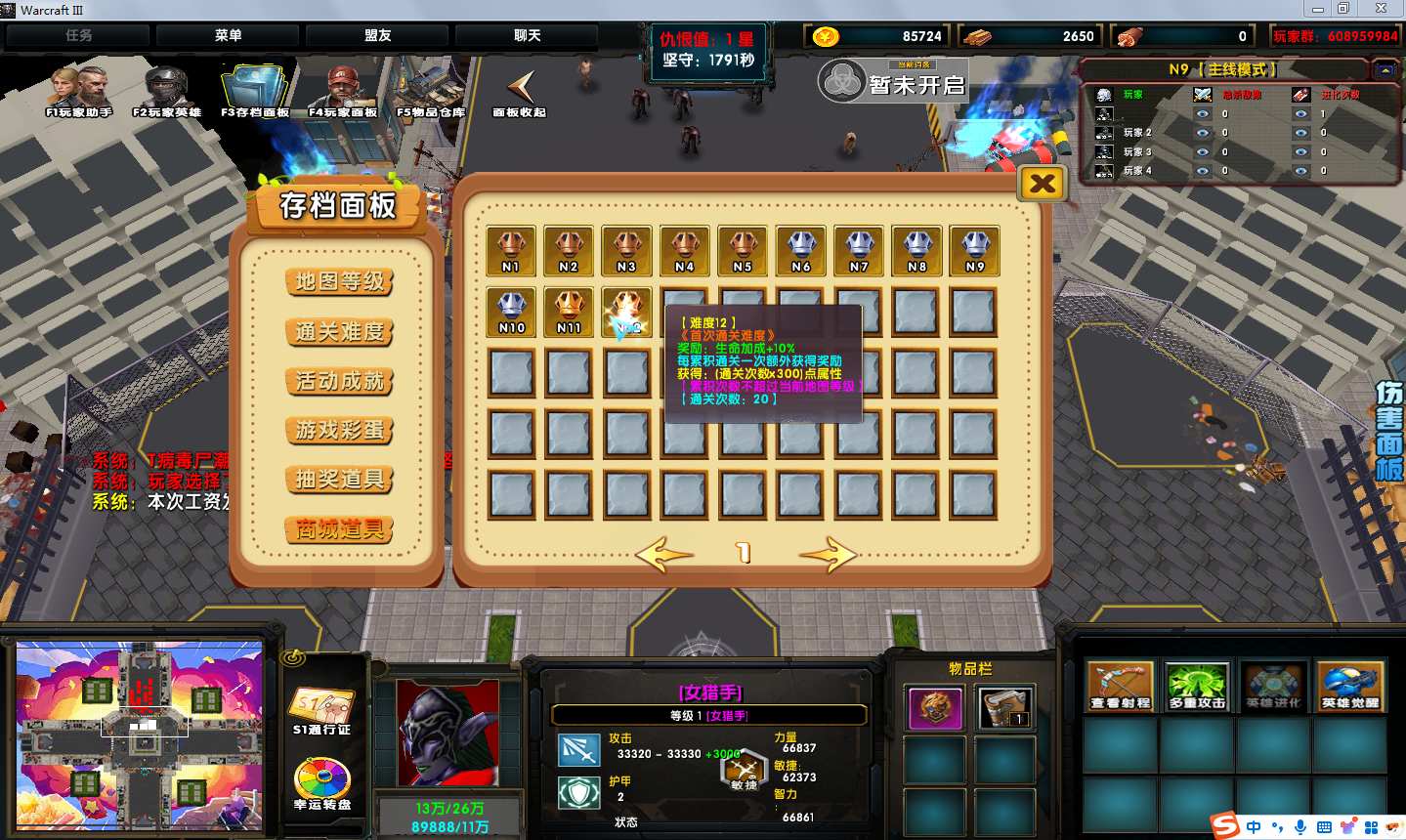Select the 游戏彩蛋 easter egg tab
Image resolution: width=1406 pixels, height=840 pixels.
[x=340, y=430]
